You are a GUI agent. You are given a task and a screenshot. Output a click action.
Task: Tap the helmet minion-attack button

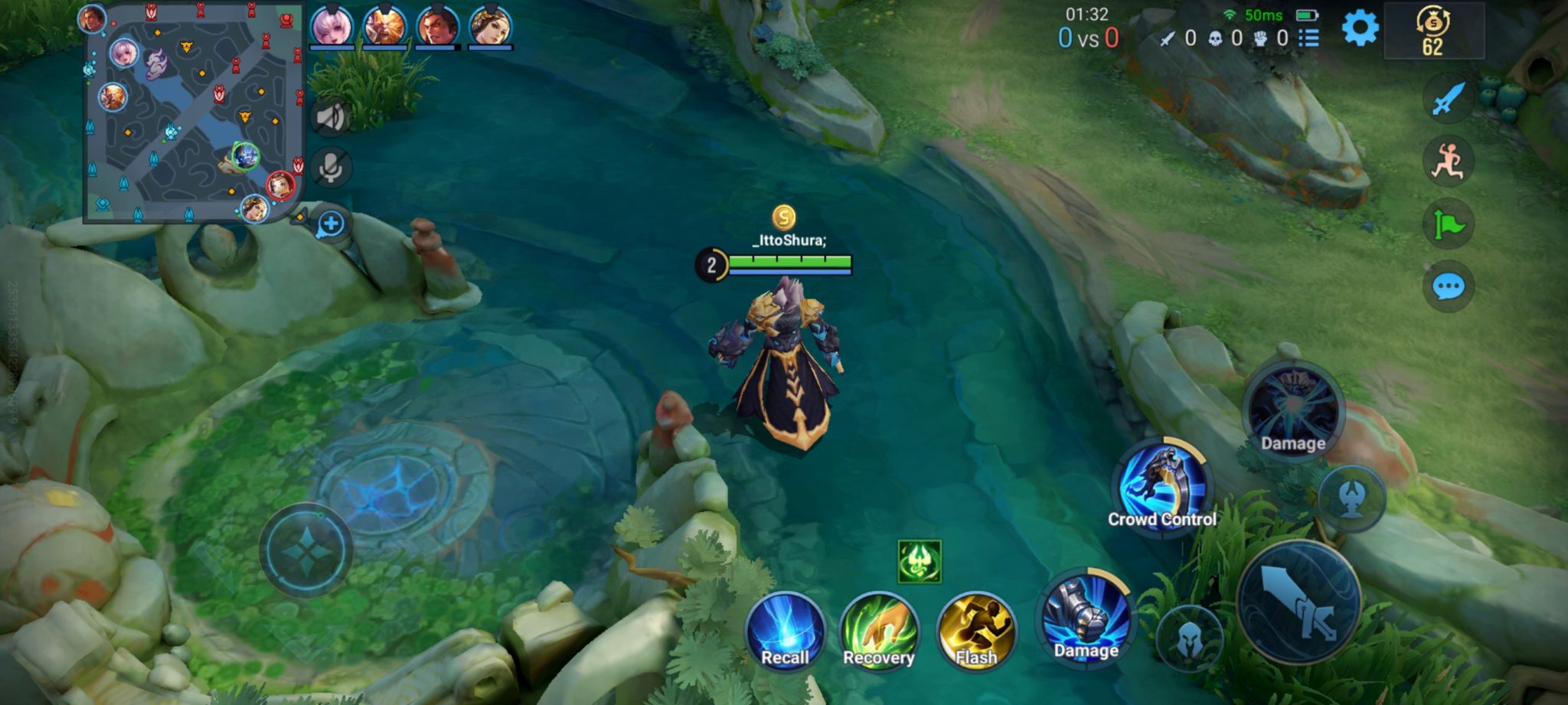(x=1188, y=637)
